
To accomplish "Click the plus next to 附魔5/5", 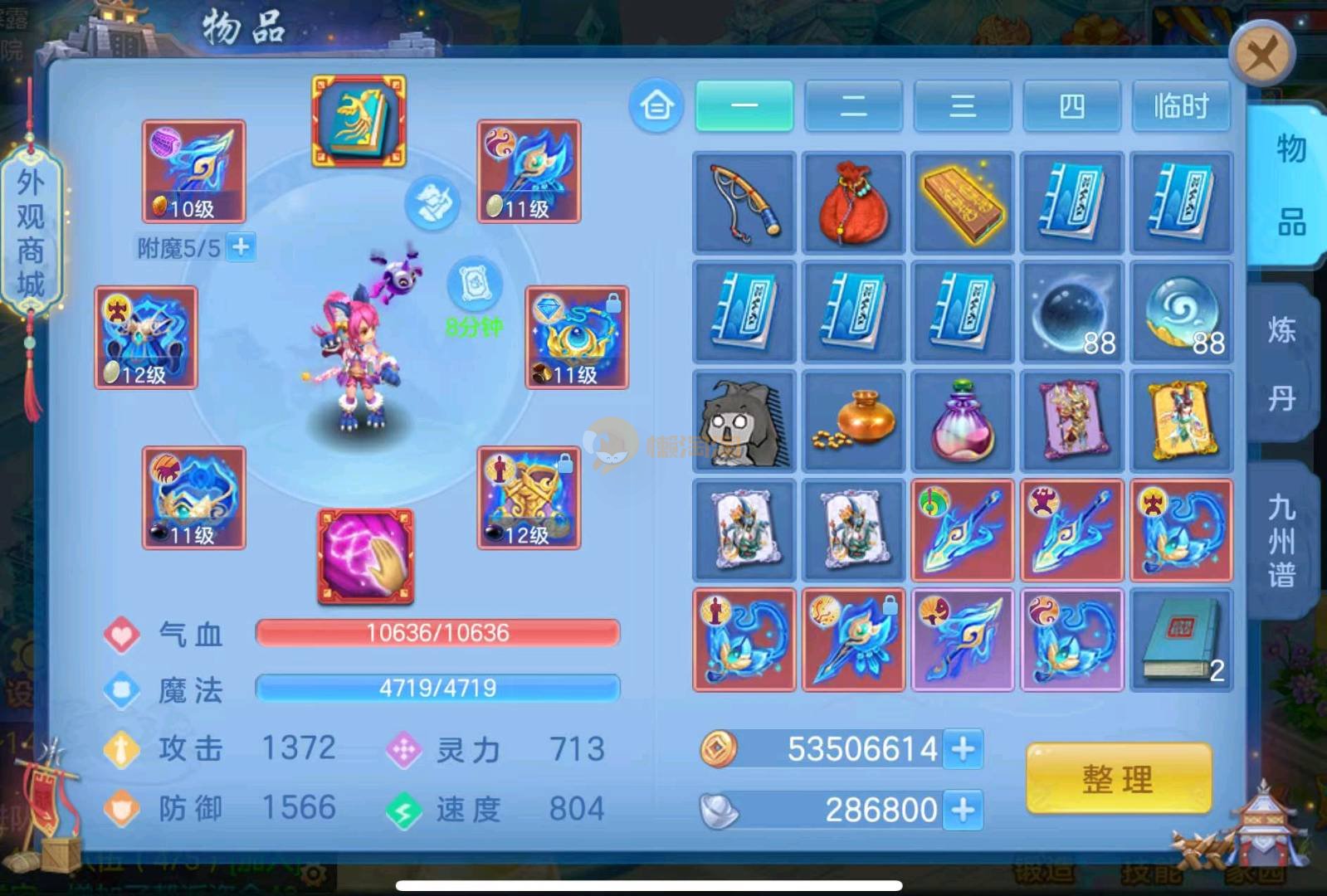I will pos(241,247).
